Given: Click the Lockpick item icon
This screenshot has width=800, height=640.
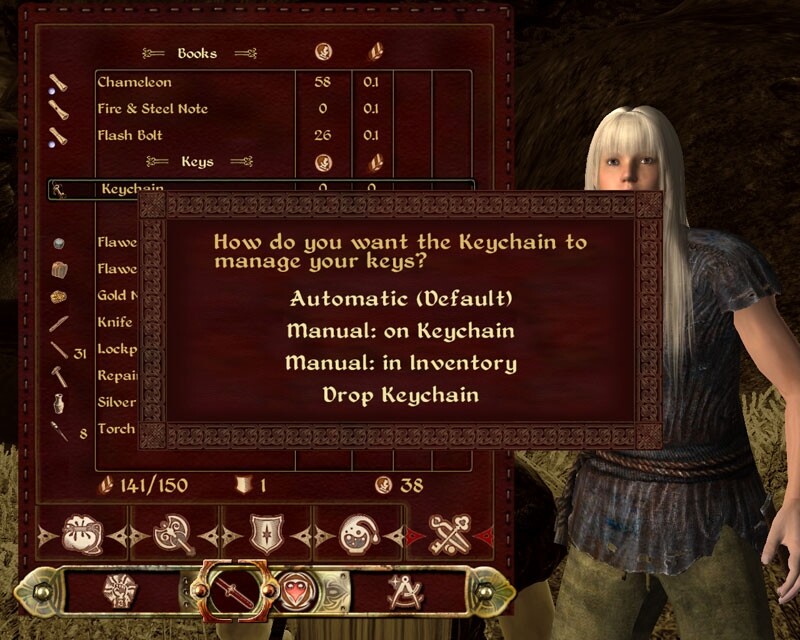Looking at the screenshot, I should tap(59, 351).
